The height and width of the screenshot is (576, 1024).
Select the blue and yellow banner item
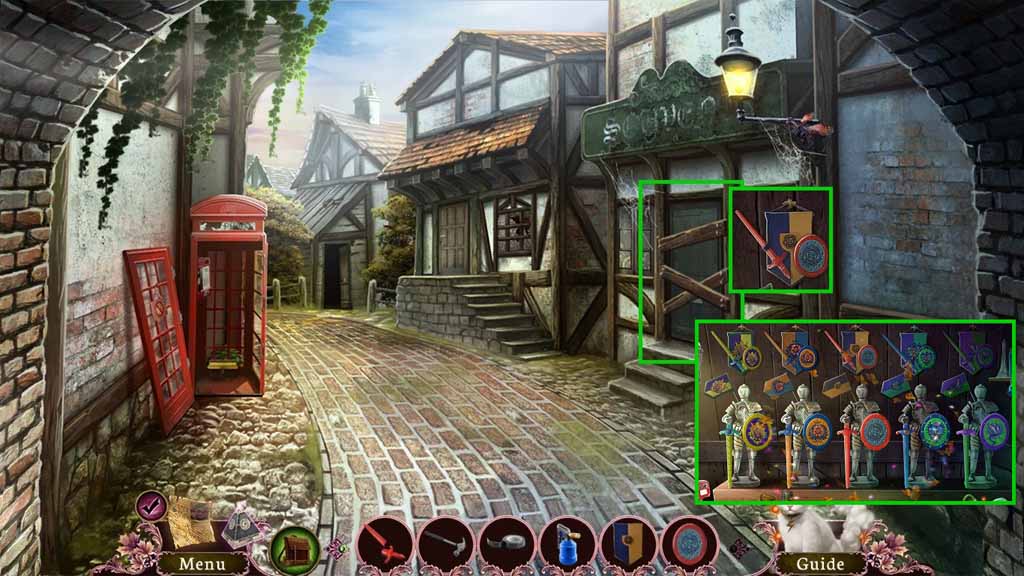(x=628, y=543)
